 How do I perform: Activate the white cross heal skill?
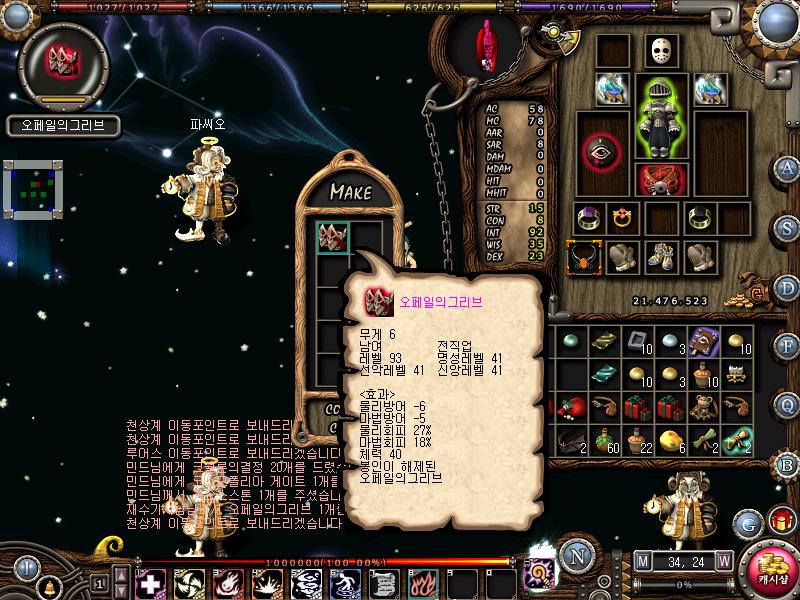point(151,583)
